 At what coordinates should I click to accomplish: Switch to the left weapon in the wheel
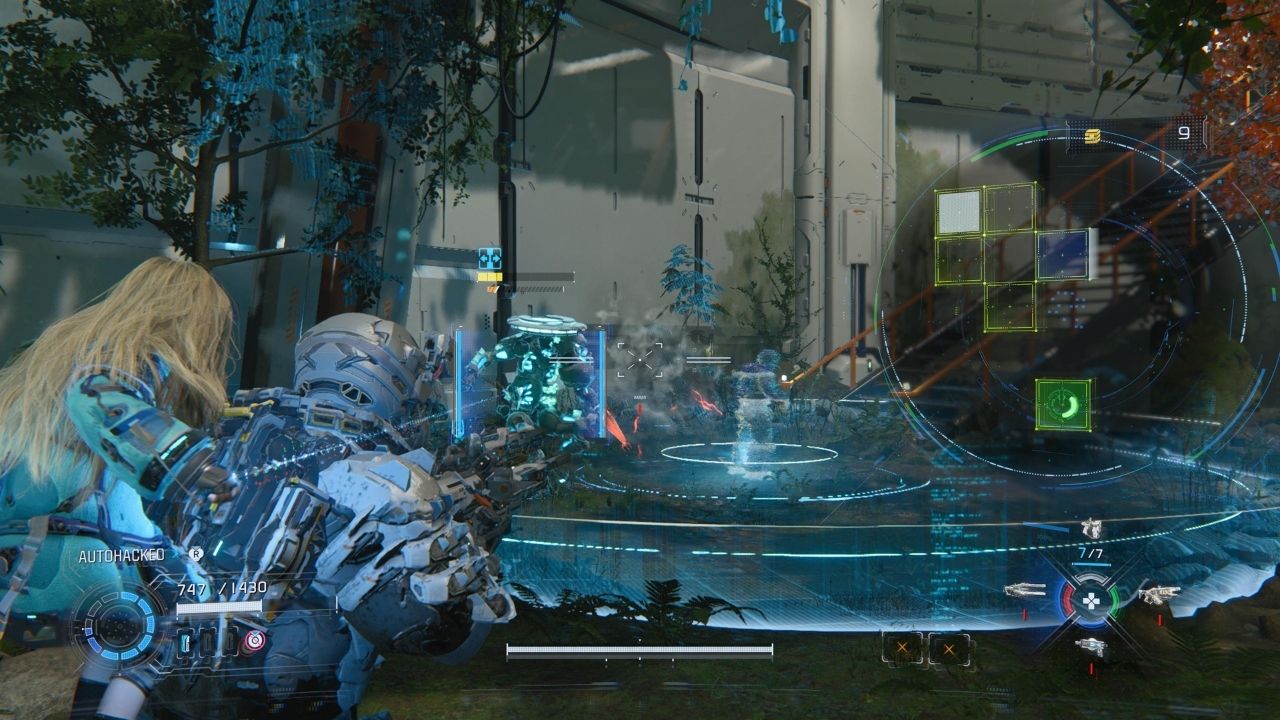click(x=1024, y=591)
